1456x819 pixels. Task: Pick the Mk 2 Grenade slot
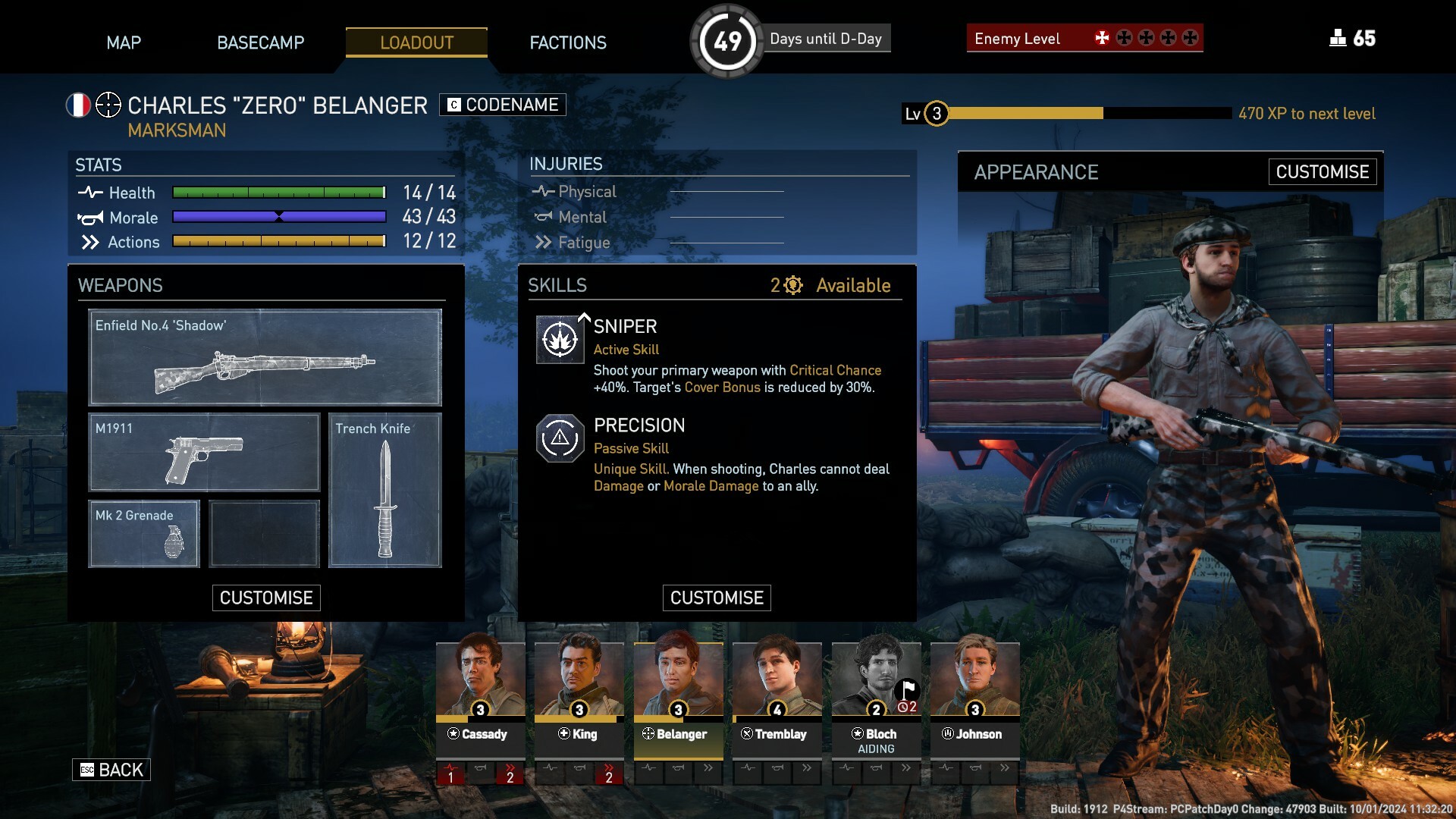coord(144,533)
